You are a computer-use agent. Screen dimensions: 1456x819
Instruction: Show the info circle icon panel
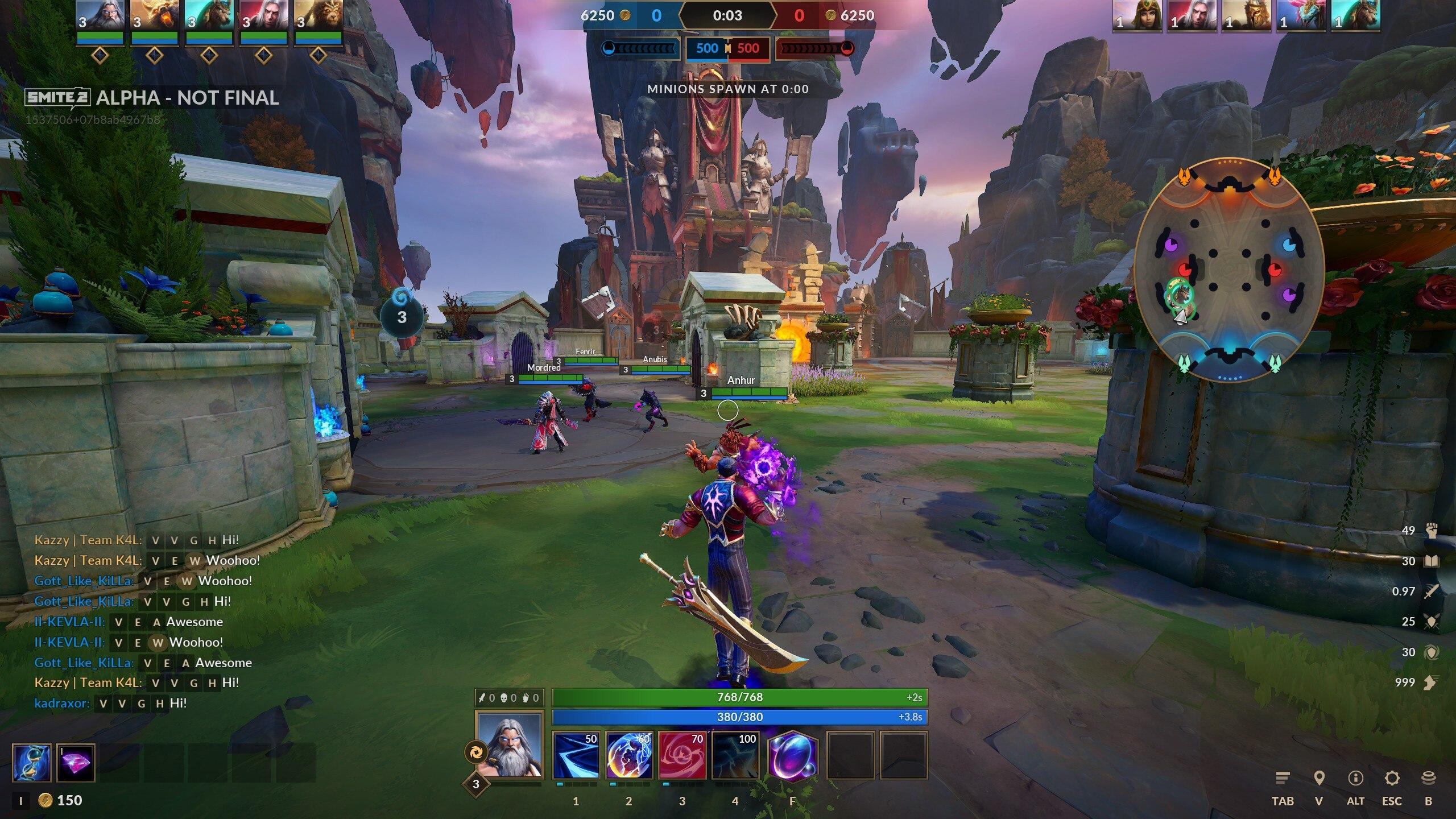1355,778
